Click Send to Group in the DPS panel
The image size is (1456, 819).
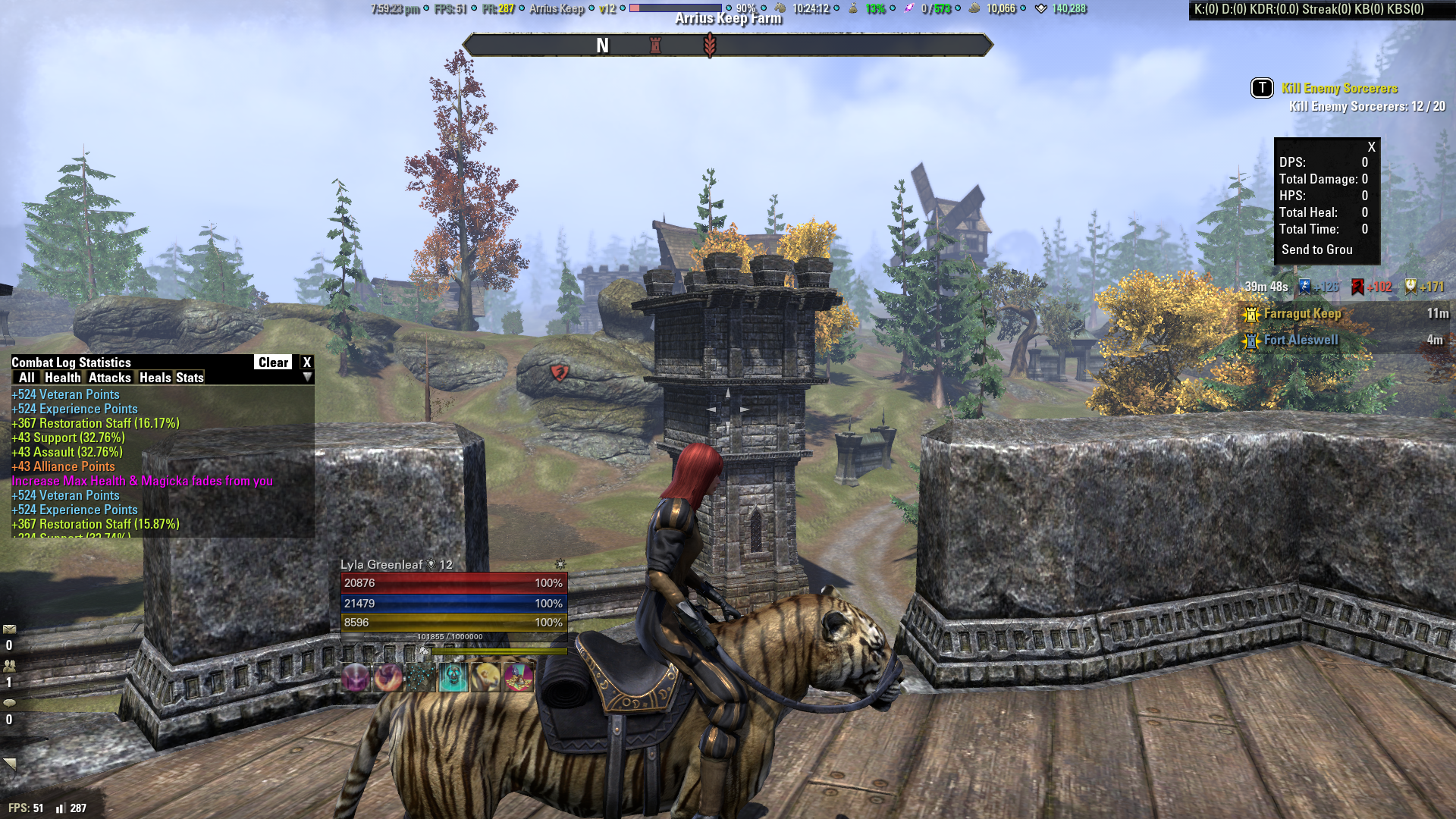[1317, 249]
